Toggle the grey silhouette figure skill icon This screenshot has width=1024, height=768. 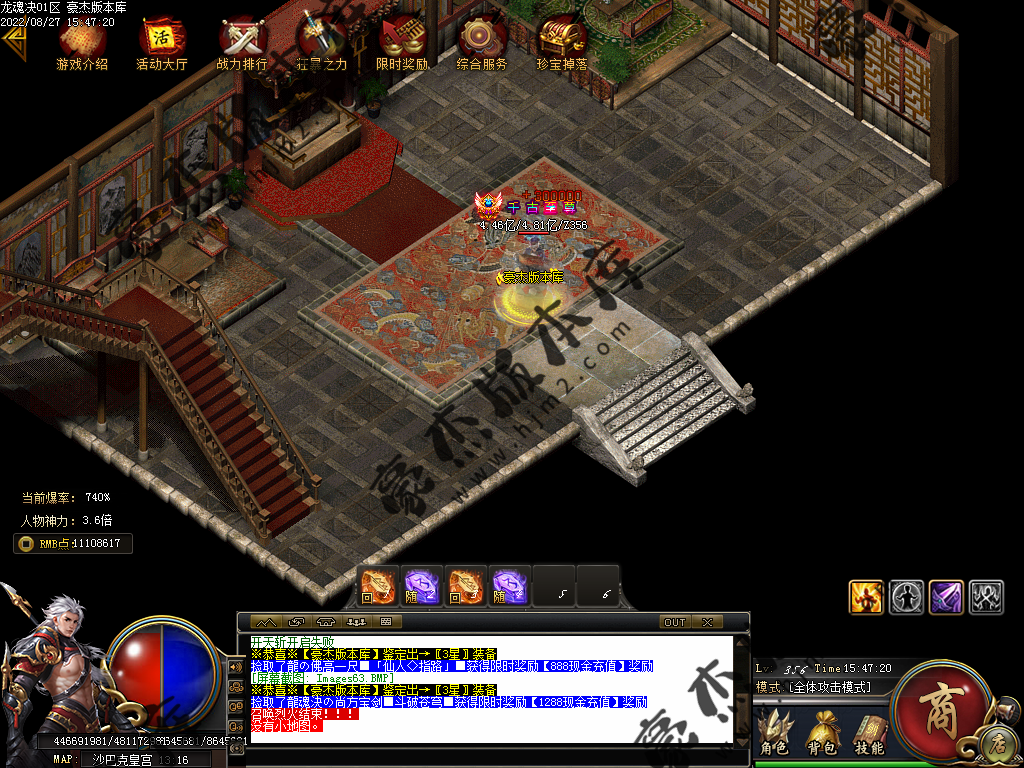pos(906,597)
